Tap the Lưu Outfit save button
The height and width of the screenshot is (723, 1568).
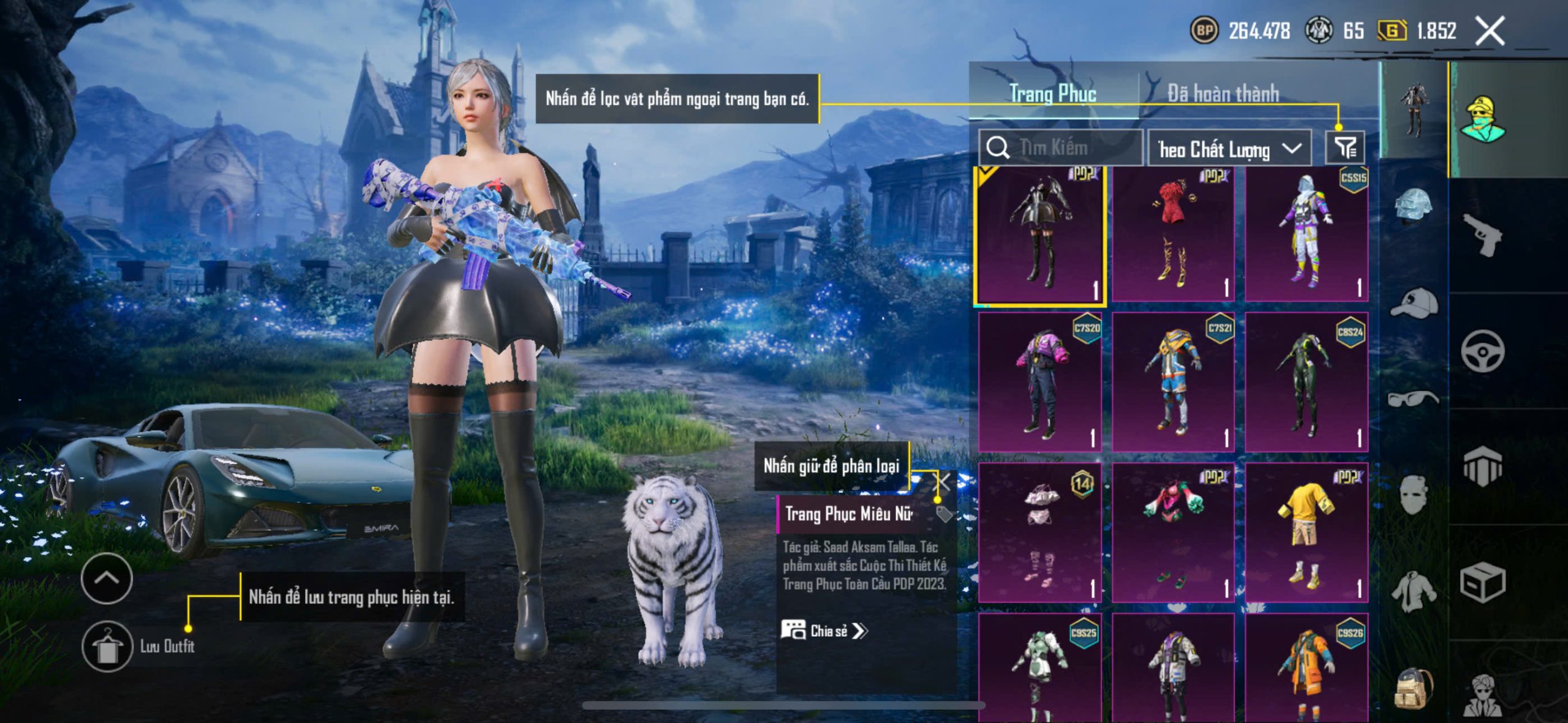click(x=108, y=646)
